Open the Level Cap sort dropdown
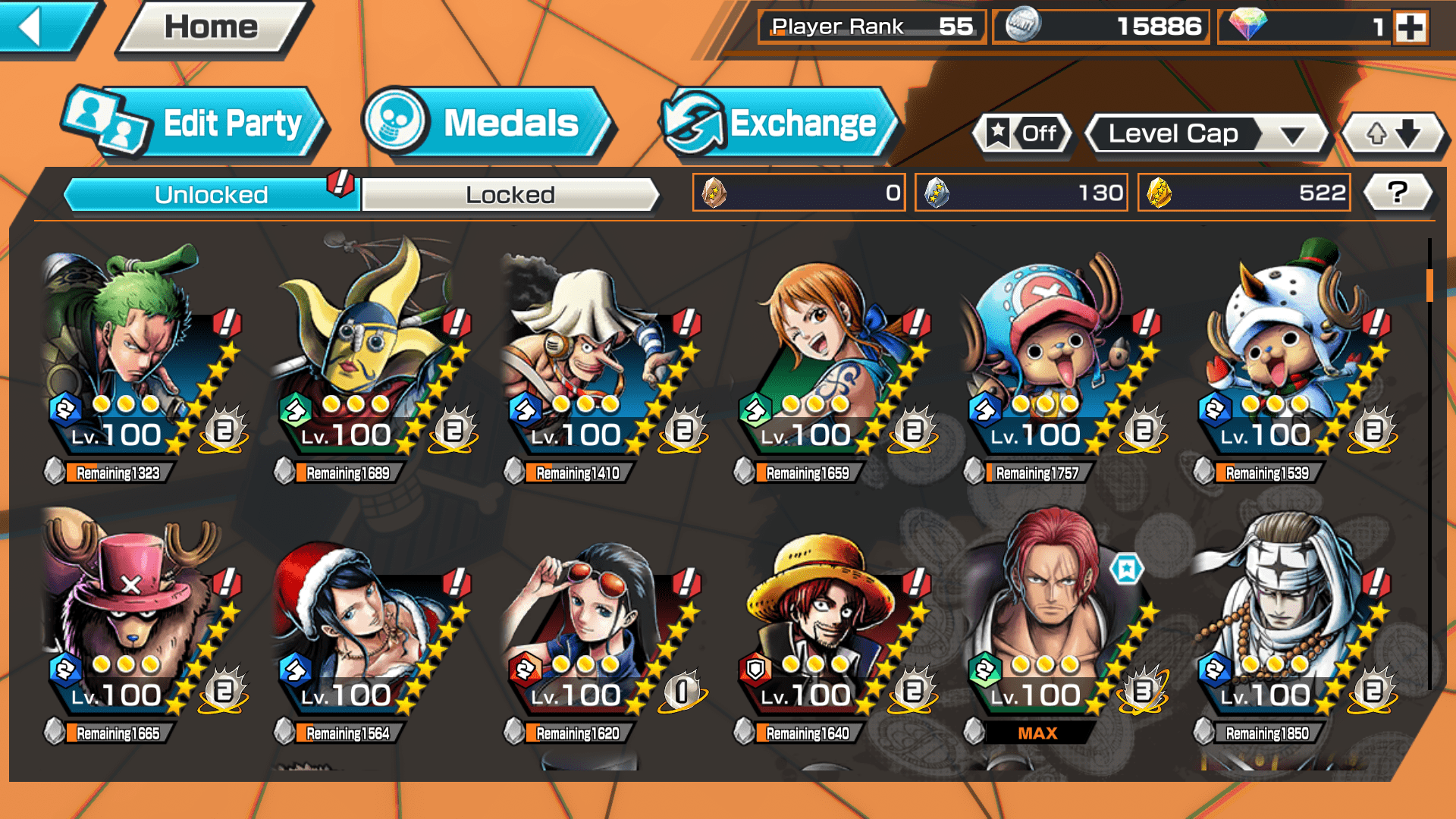 click(x=1207, y=134)
